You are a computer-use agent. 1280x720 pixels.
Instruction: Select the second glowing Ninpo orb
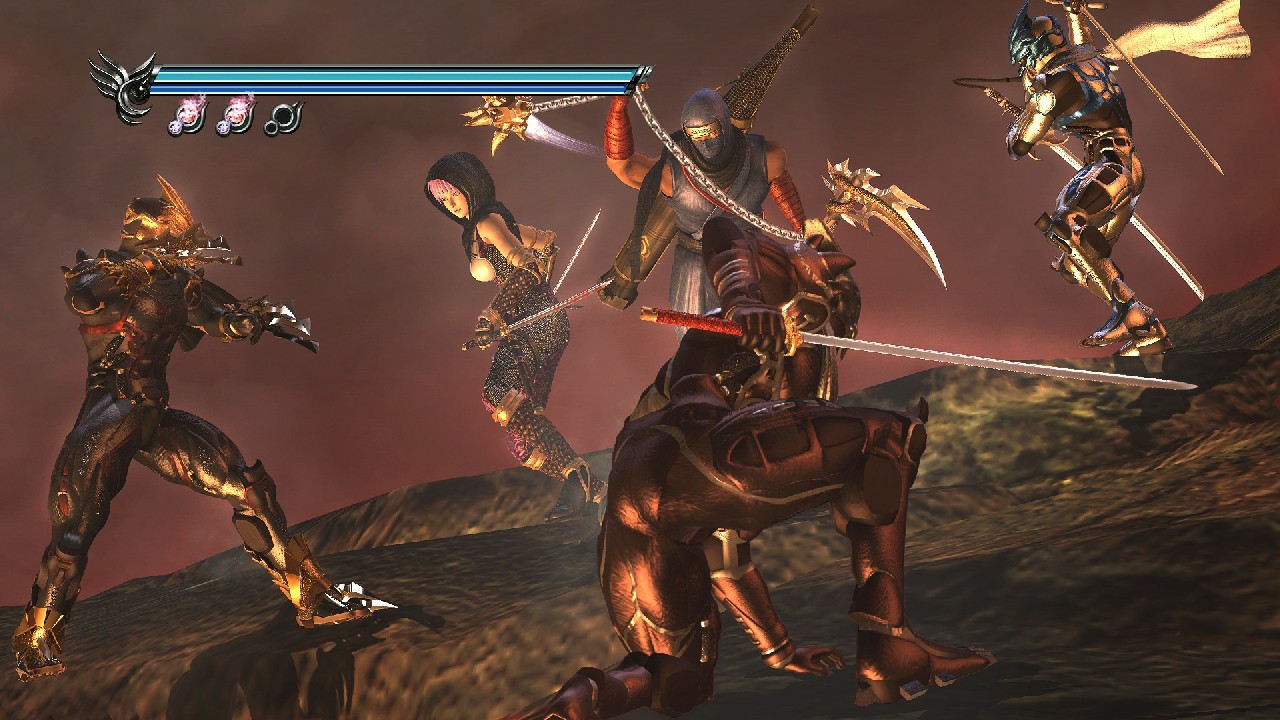pos(238,115)
